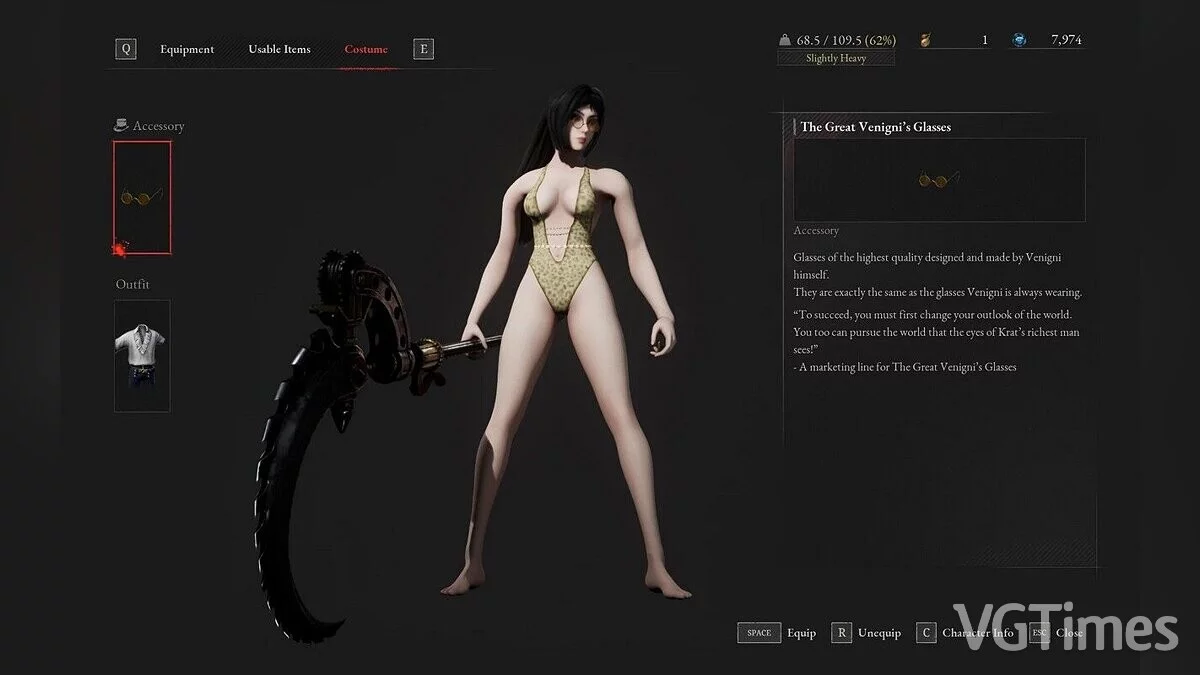Choose the white shirt outfit slot
This screenshot has height=675, width=1200.
click(x=142, y=355)
